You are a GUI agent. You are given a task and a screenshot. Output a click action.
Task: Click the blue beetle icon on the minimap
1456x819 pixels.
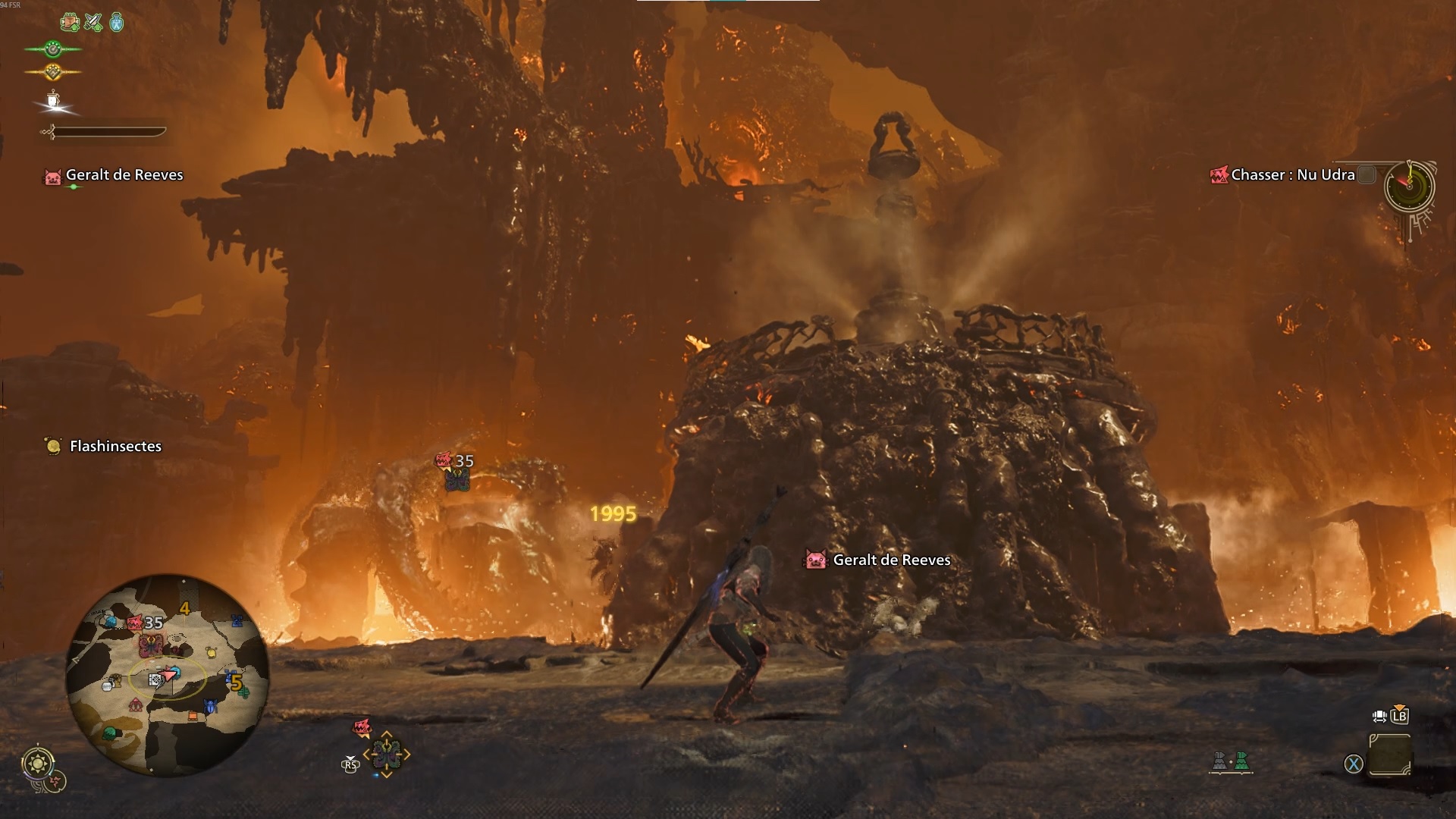pos(211,704)
